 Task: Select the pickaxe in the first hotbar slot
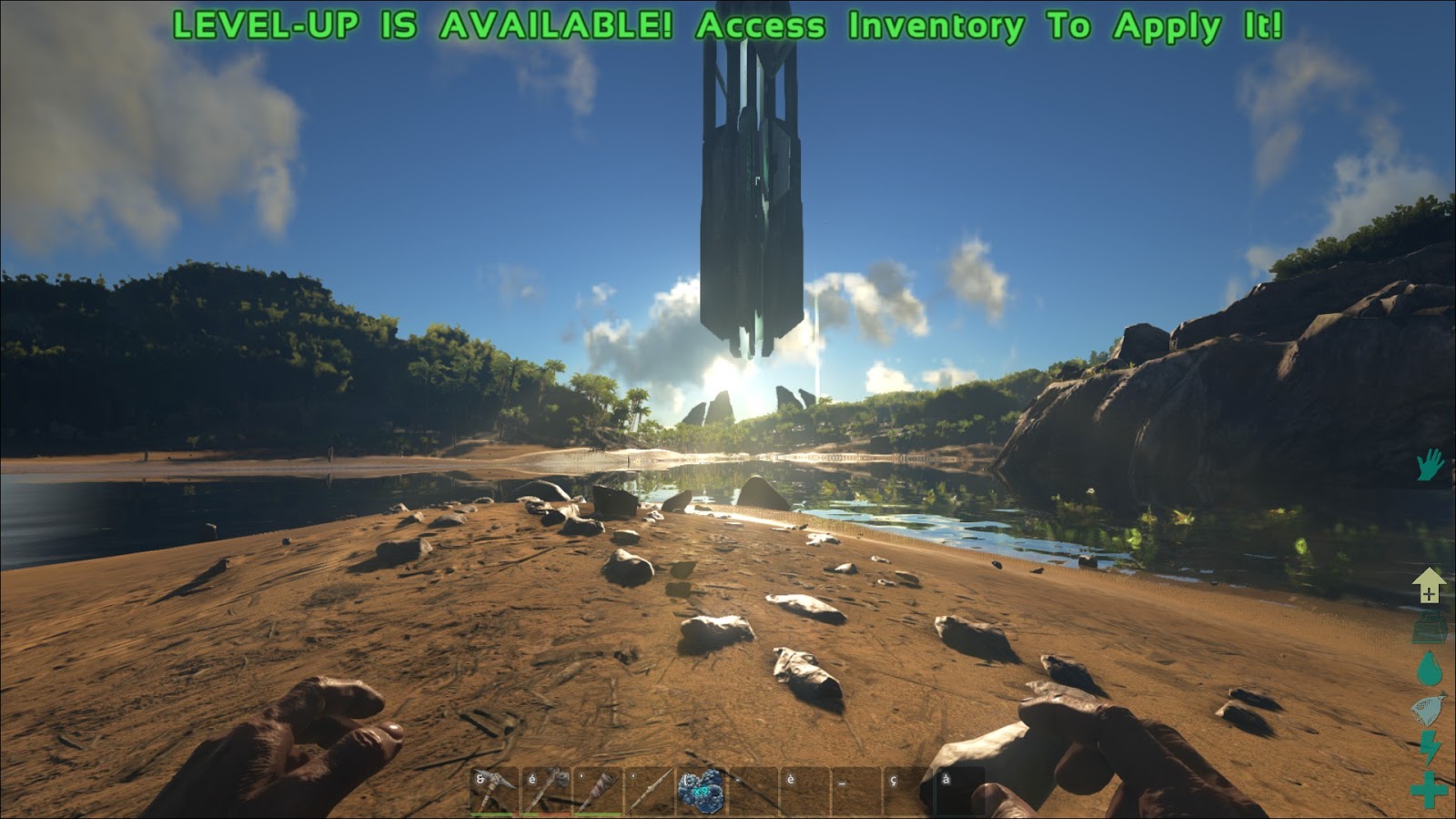pos(492,787)
